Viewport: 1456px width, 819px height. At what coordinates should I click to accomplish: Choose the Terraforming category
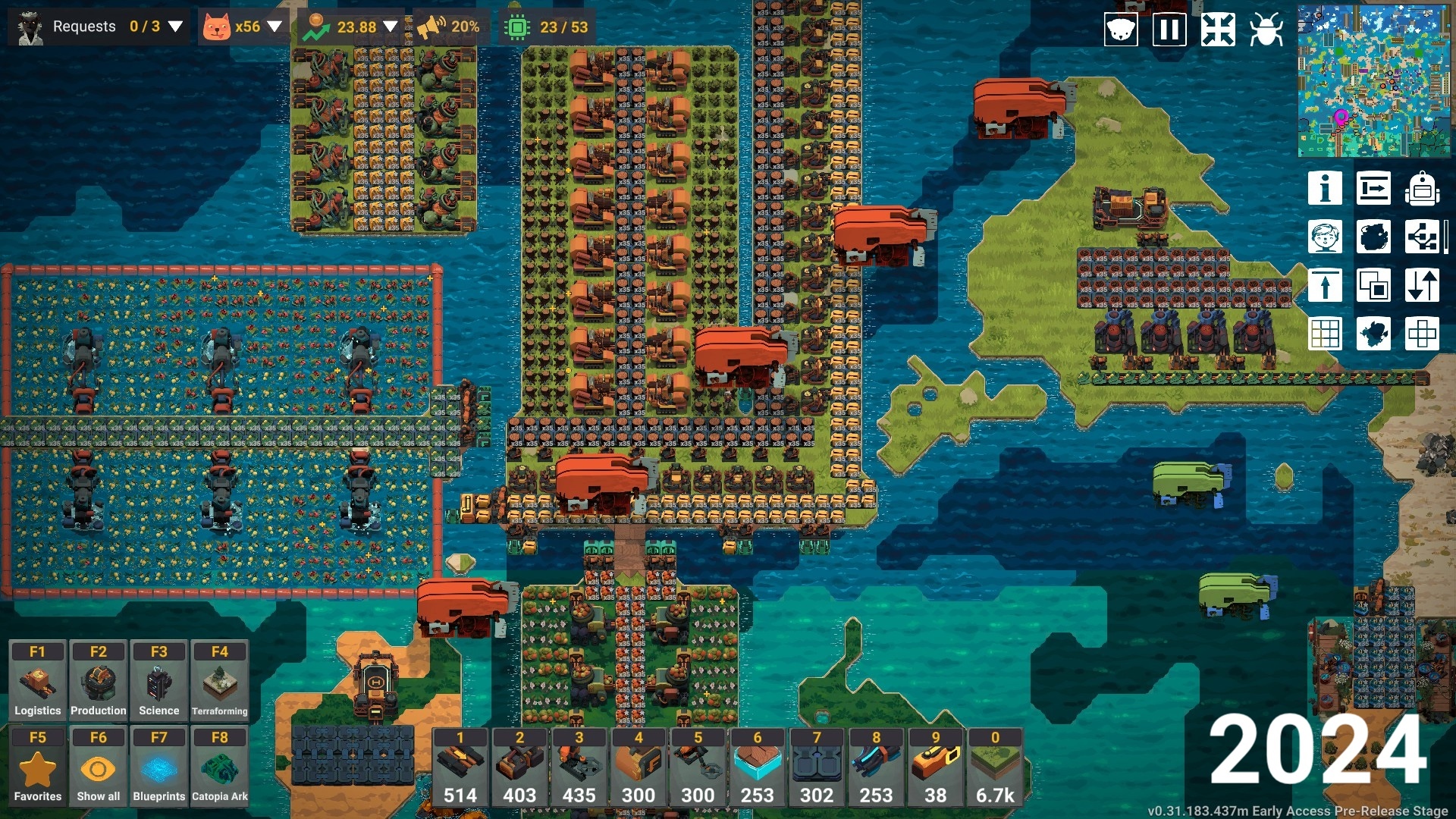220,680
